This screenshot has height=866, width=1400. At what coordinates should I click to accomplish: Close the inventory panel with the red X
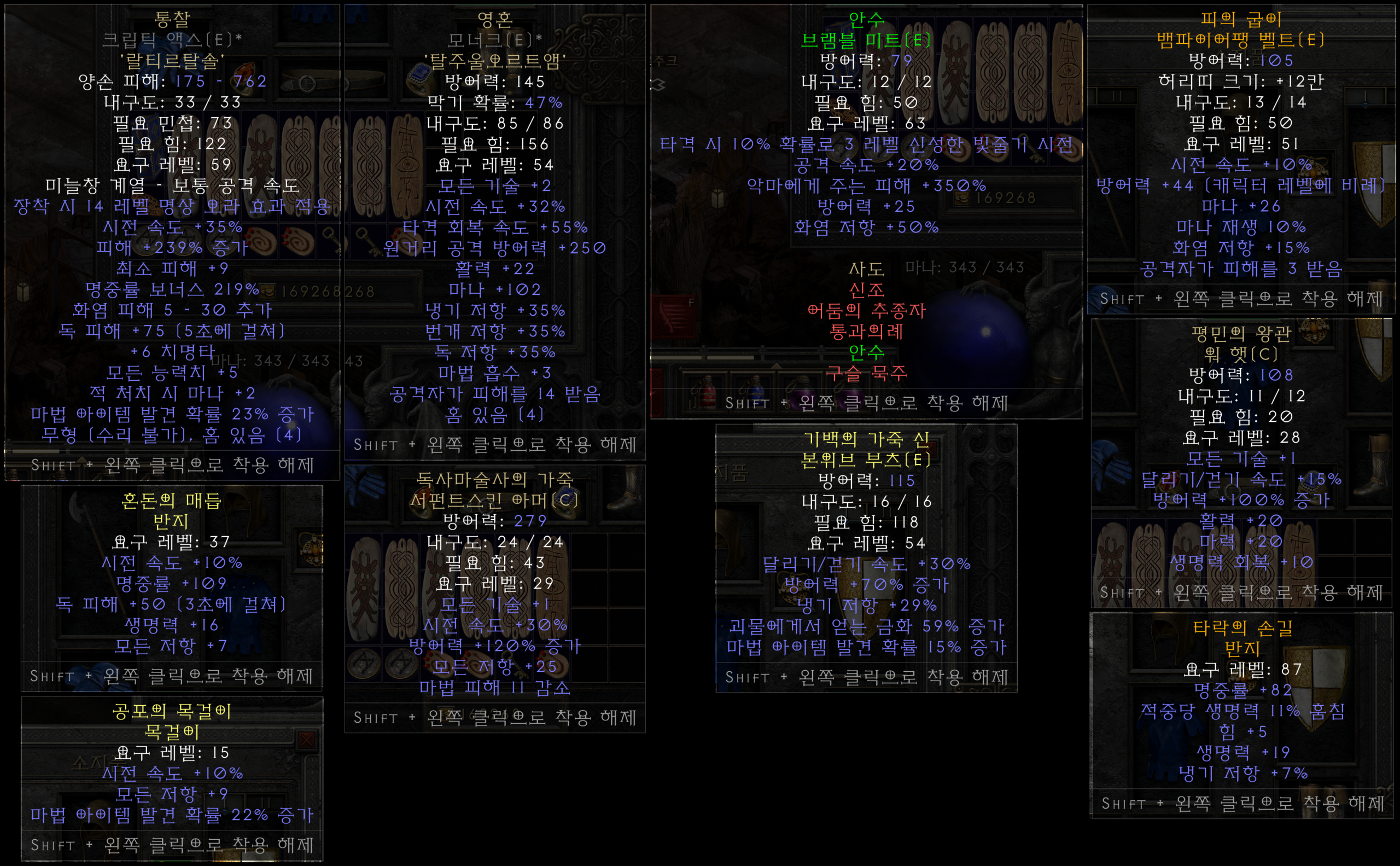click(x=307, y=740)
